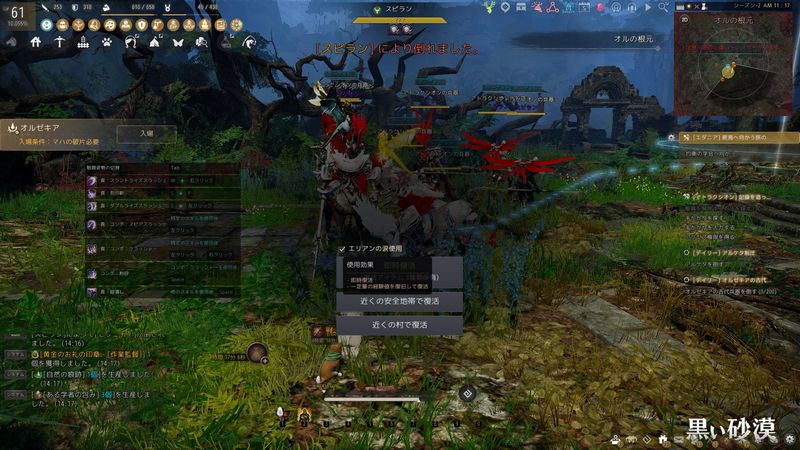This screenshot has width=800, height=450.
Task: Choose 近くの村で復活 revive option
Action: [399, 325]
